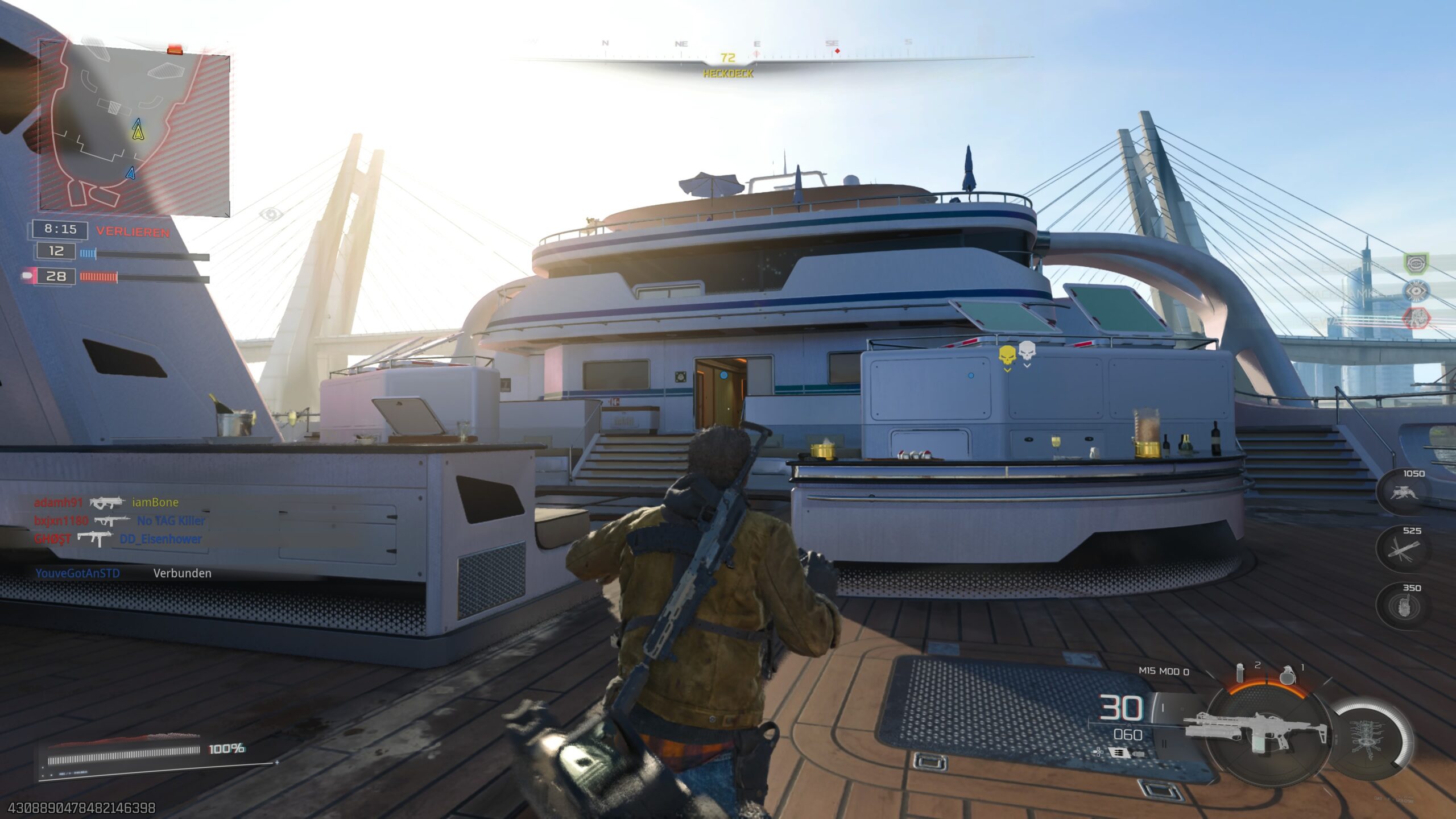Viewport: 1456px width, 819px height.
Task: Click the compass bar heading indicator
Action: 727,58
